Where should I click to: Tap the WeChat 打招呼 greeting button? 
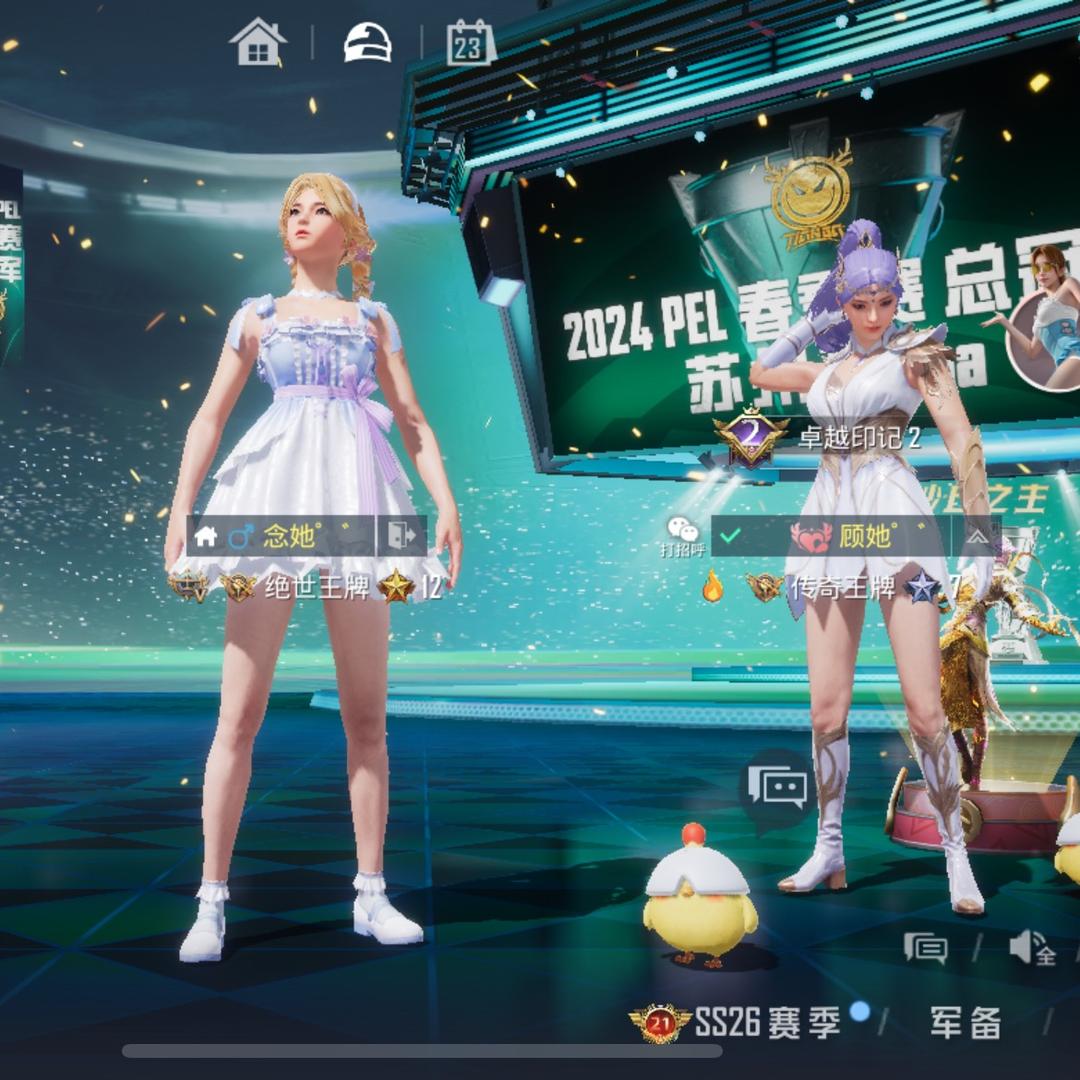pos(683,537)
